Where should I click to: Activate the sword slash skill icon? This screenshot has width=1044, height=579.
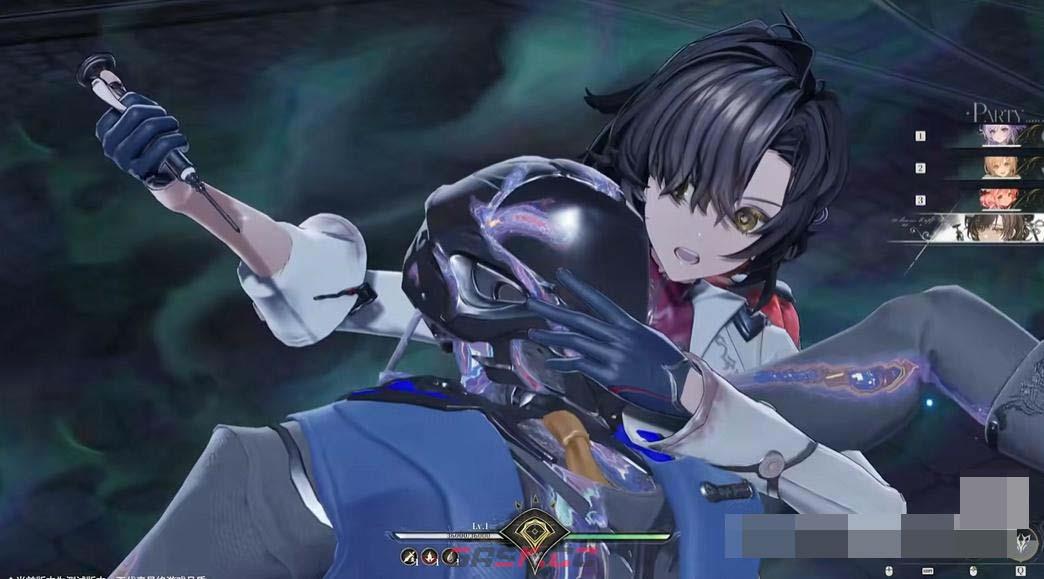(410, 557)
